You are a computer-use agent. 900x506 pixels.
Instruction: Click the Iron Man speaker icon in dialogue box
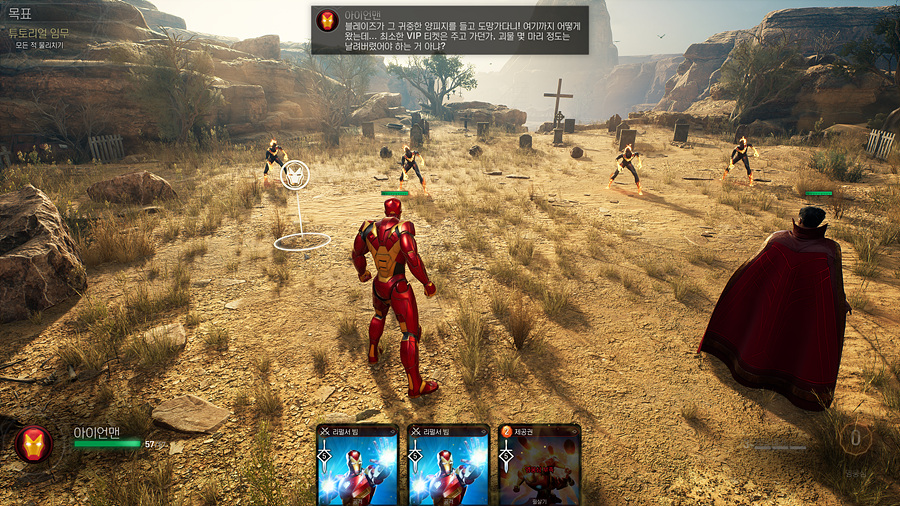(x=328, y=21)
